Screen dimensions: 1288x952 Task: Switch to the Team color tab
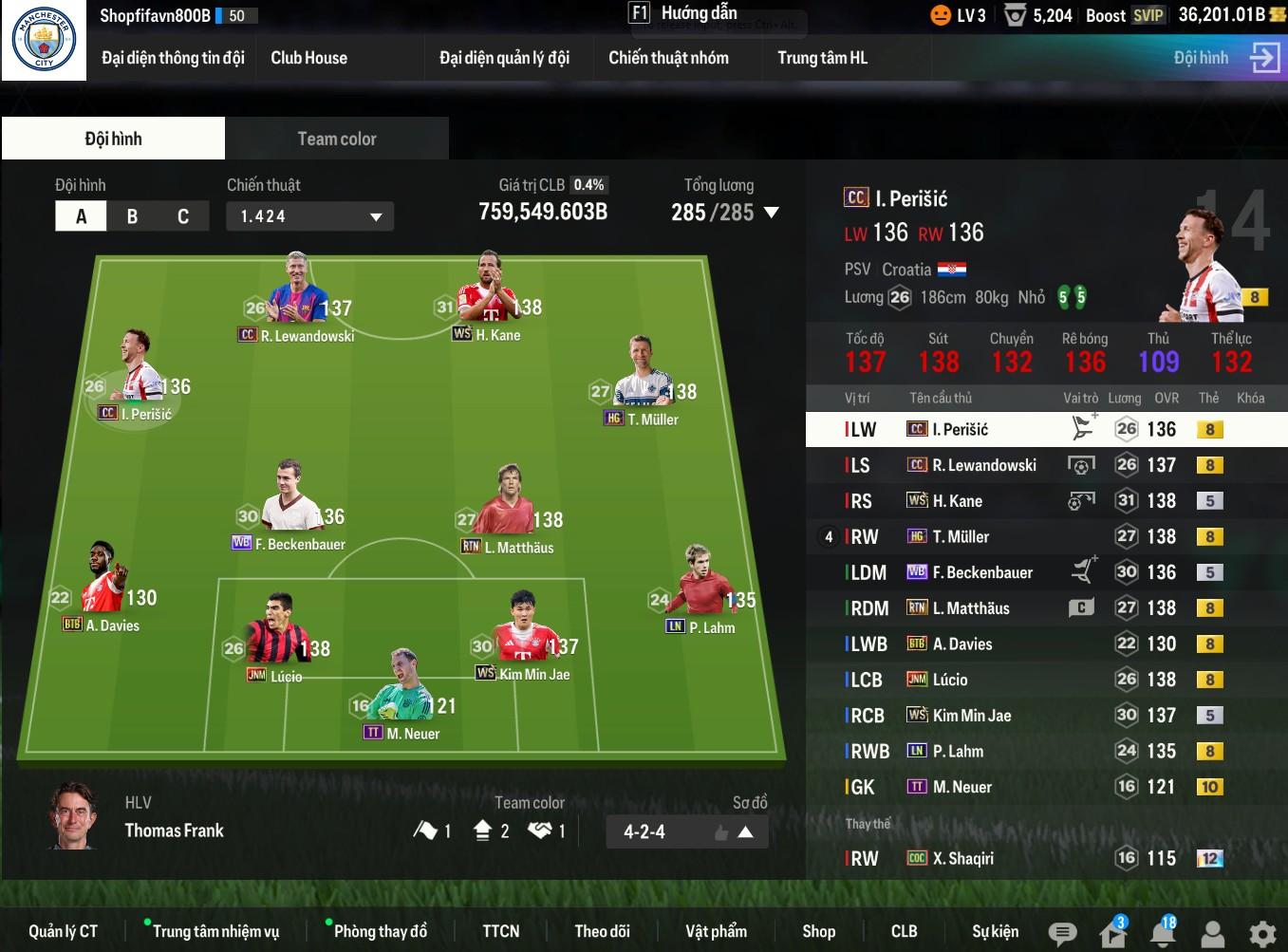click(336, 139)
